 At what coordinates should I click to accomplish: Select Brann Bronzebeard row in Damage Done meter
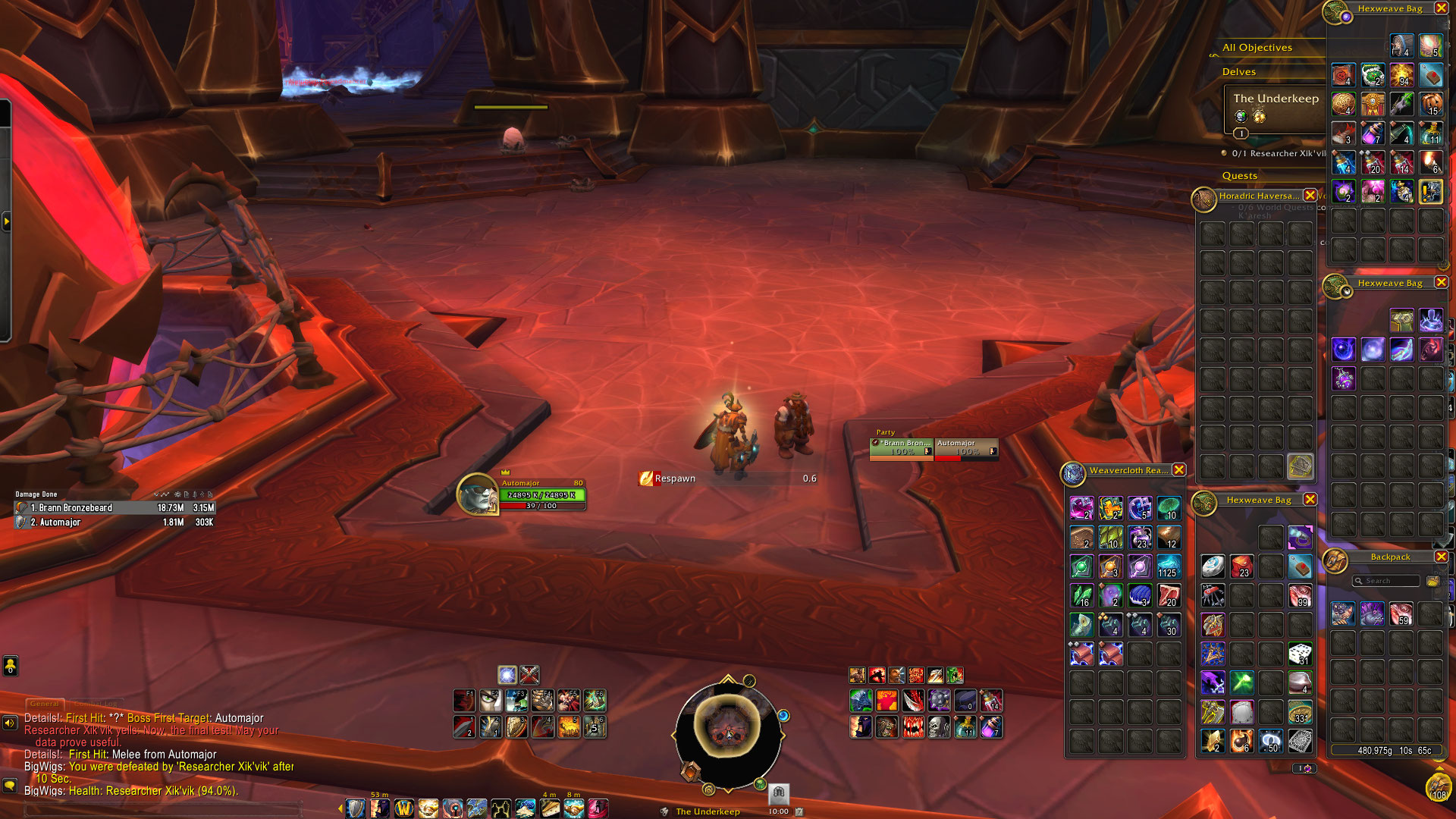115,508
